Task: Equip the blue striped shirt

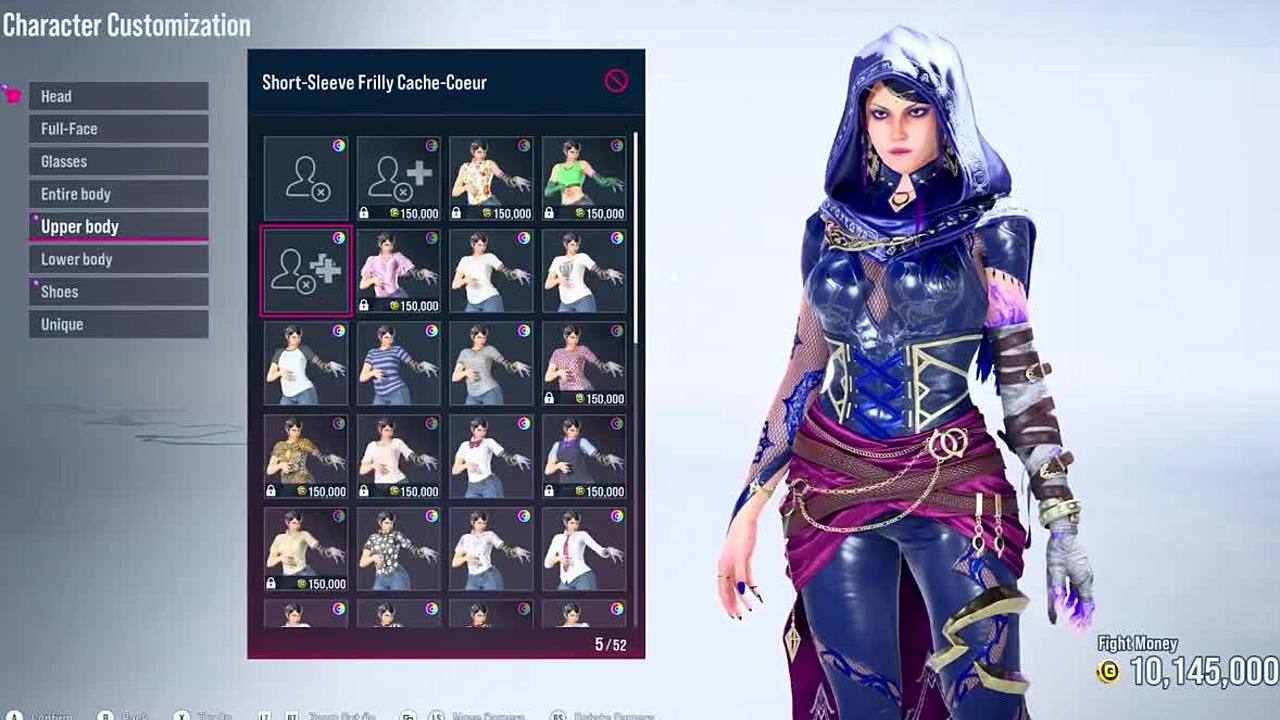Action: 398,363
